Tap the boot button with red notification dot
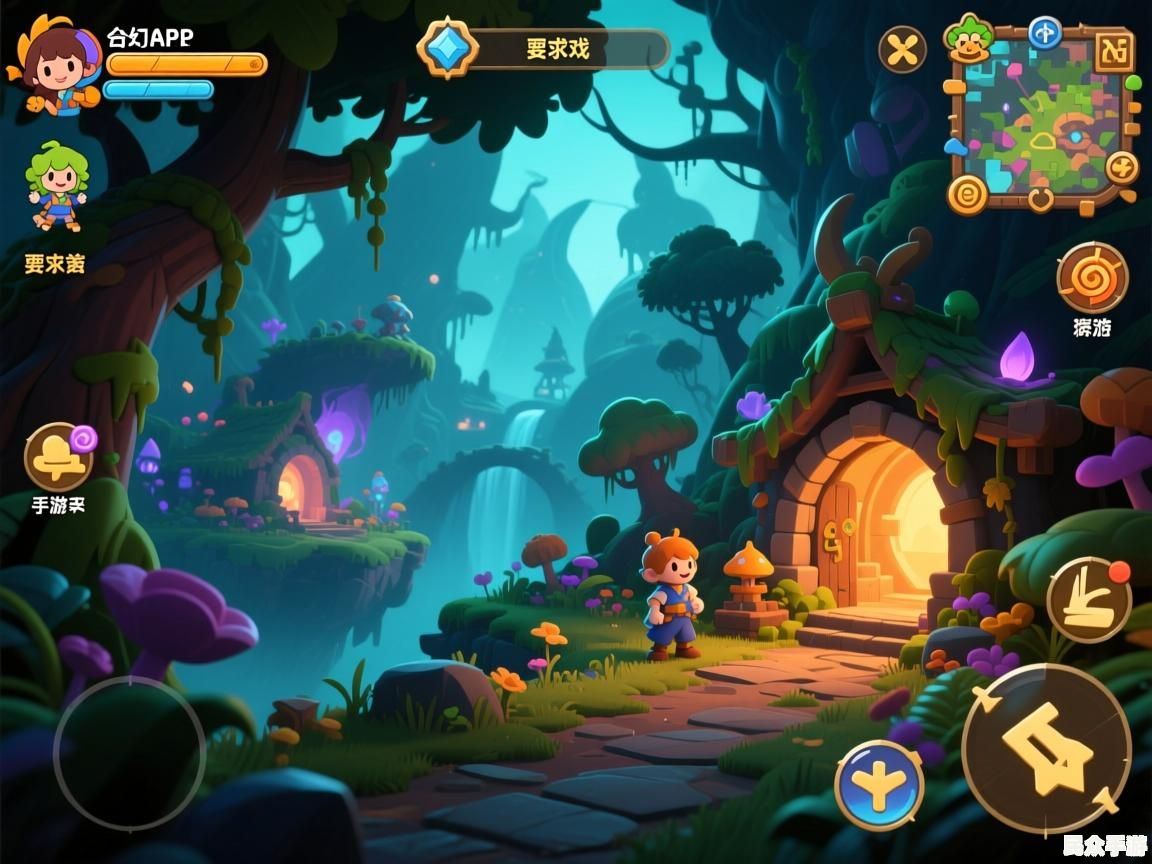1152x864 pixels. (1089, 600)
